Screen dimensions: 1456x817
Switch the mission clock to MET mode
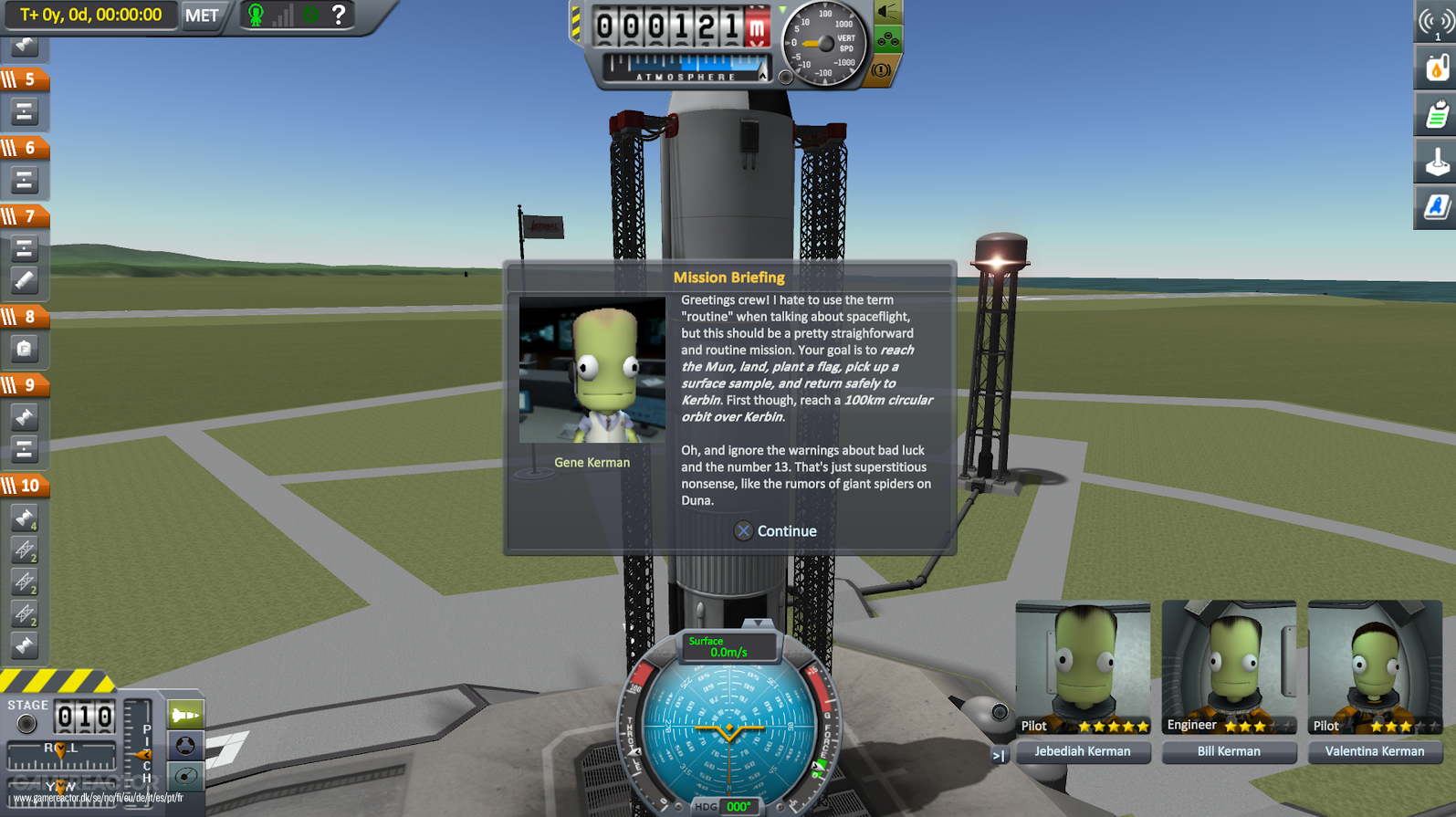click(202, 15)
